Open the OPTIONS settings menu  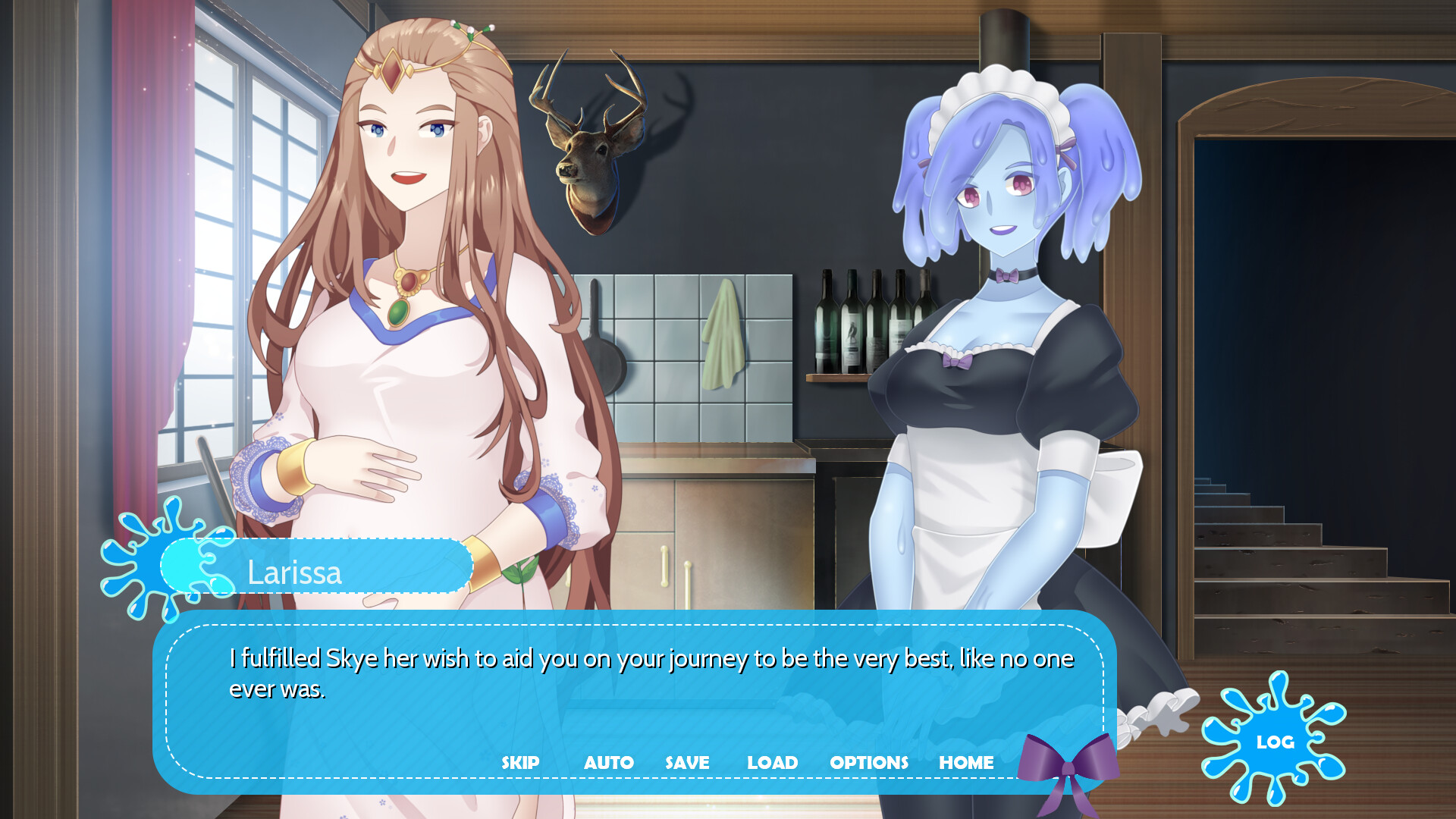point(869,763)
